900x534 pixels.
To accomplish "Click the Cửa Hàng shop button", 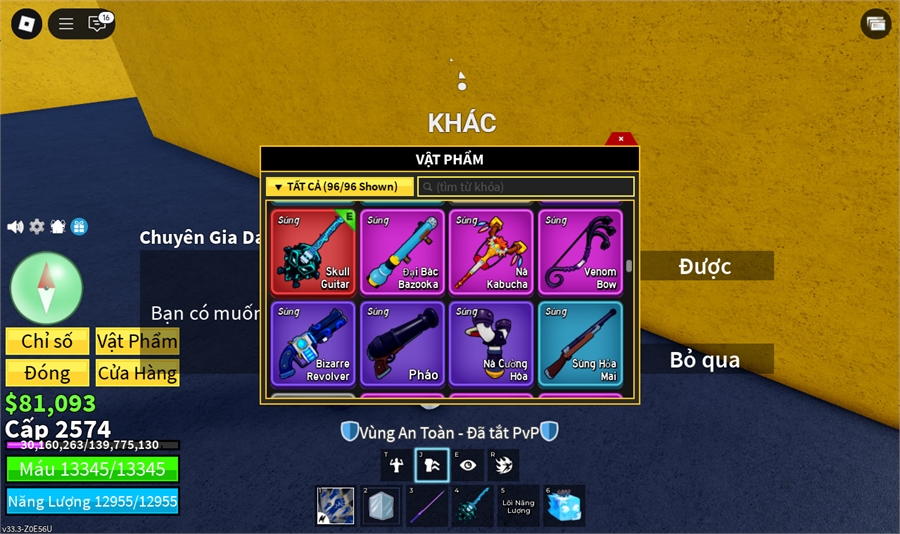I will click(x=137, y=373).
